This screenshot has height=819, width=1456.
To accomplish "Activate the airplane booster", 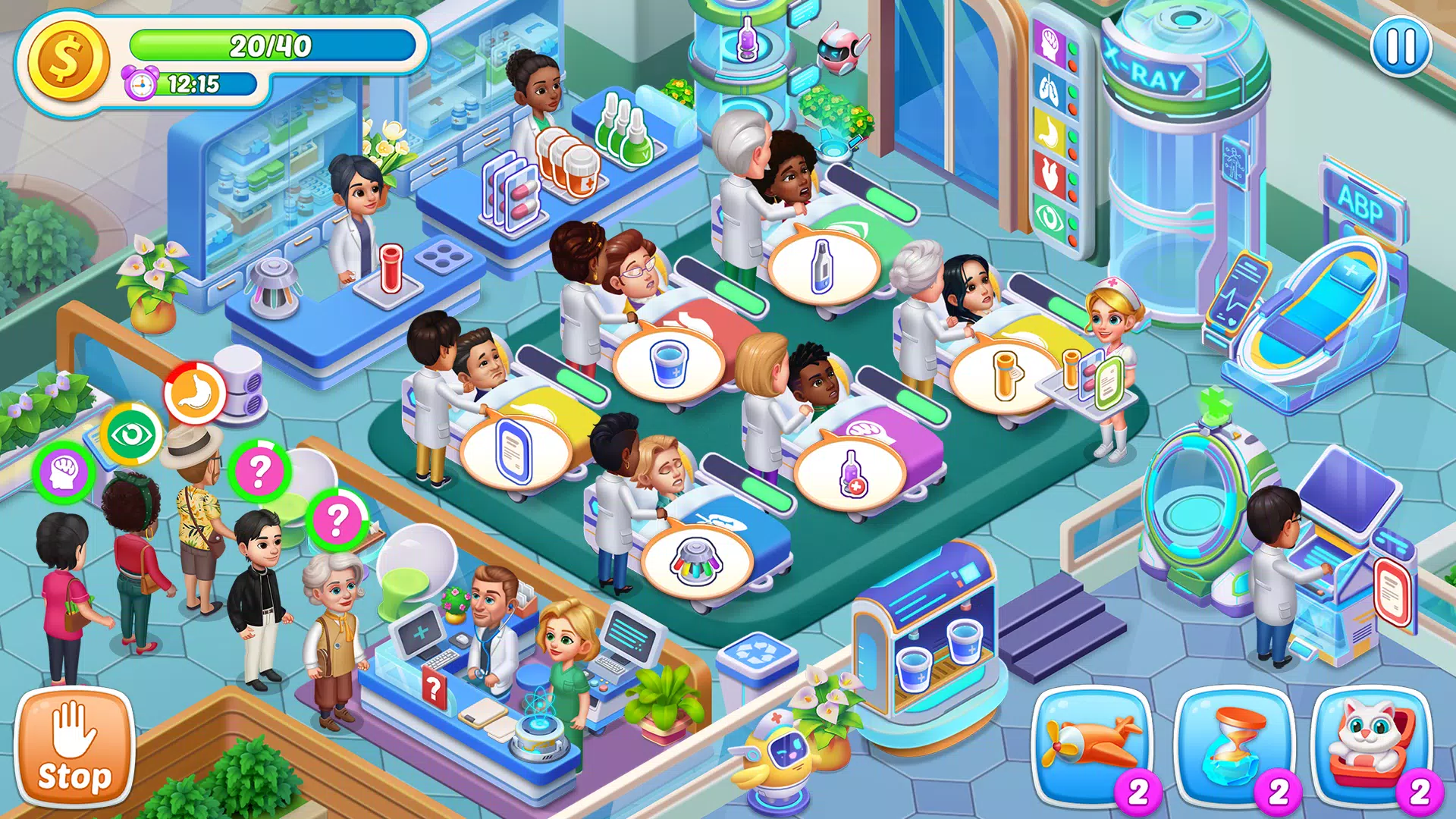I will pyautogui.click(x=1091, y=745).
